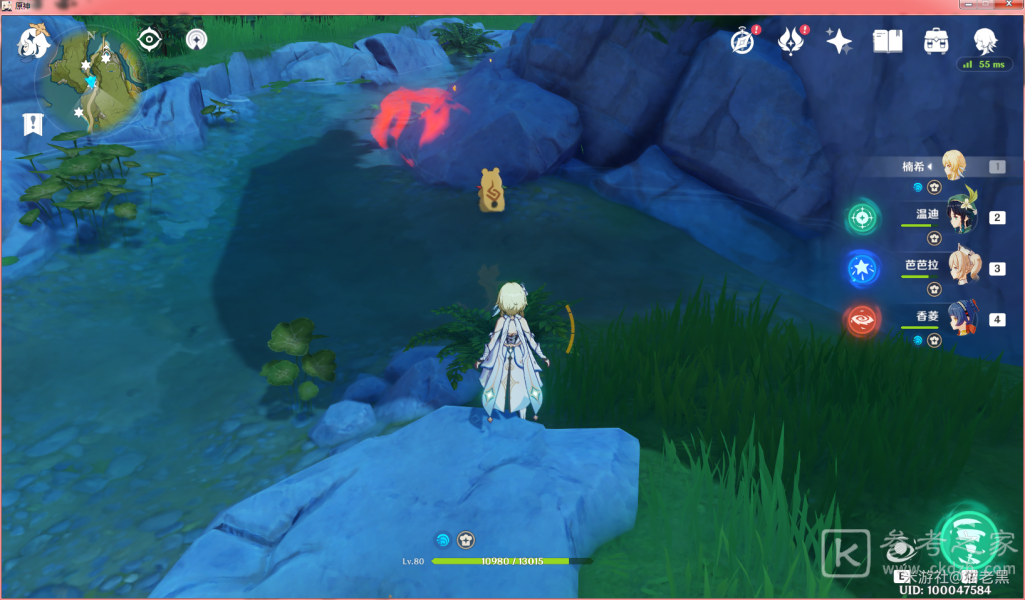Open the backpack inventory
Viewport: 1025px width, 600px height.
tap(936, 41)
